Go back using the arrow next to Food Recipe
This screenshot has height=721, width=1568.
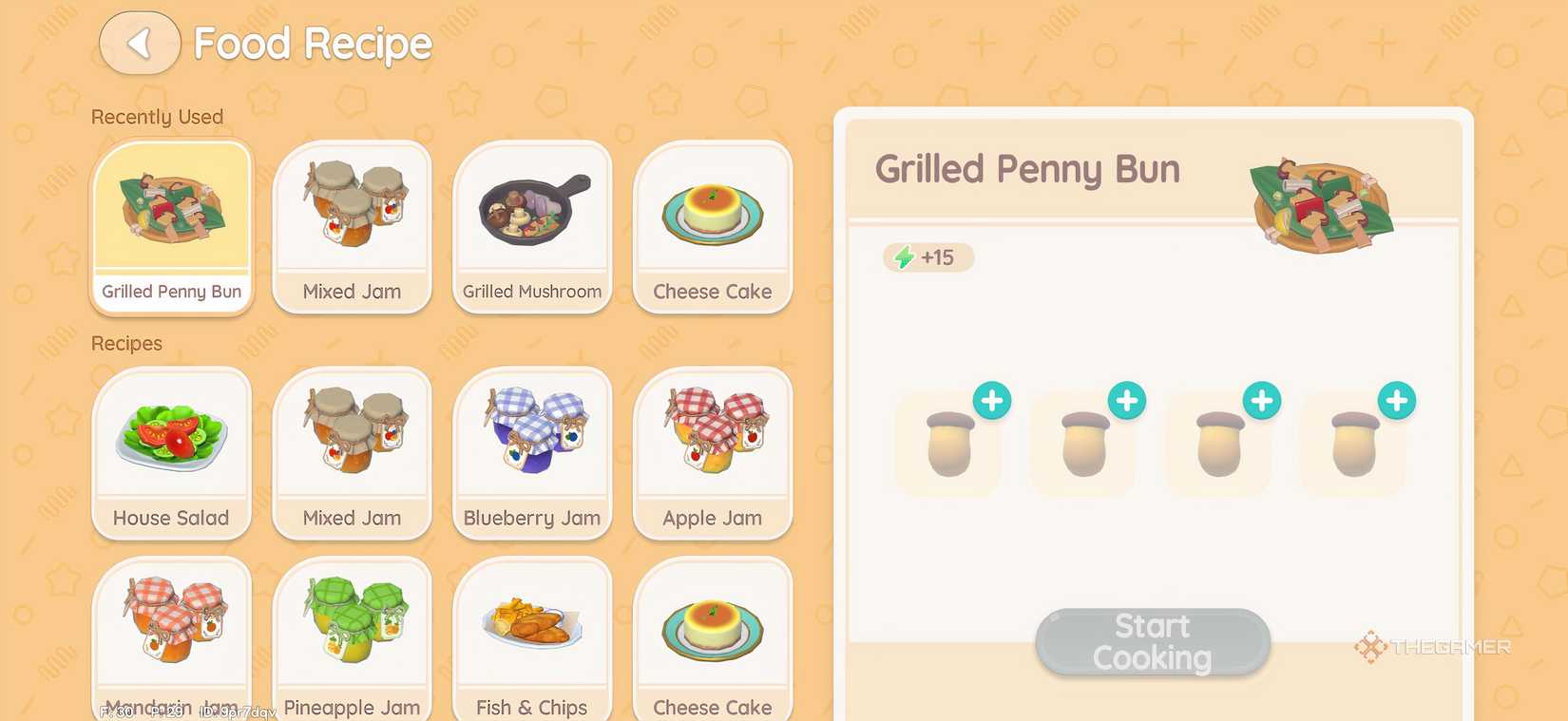[x=140, y=43]
